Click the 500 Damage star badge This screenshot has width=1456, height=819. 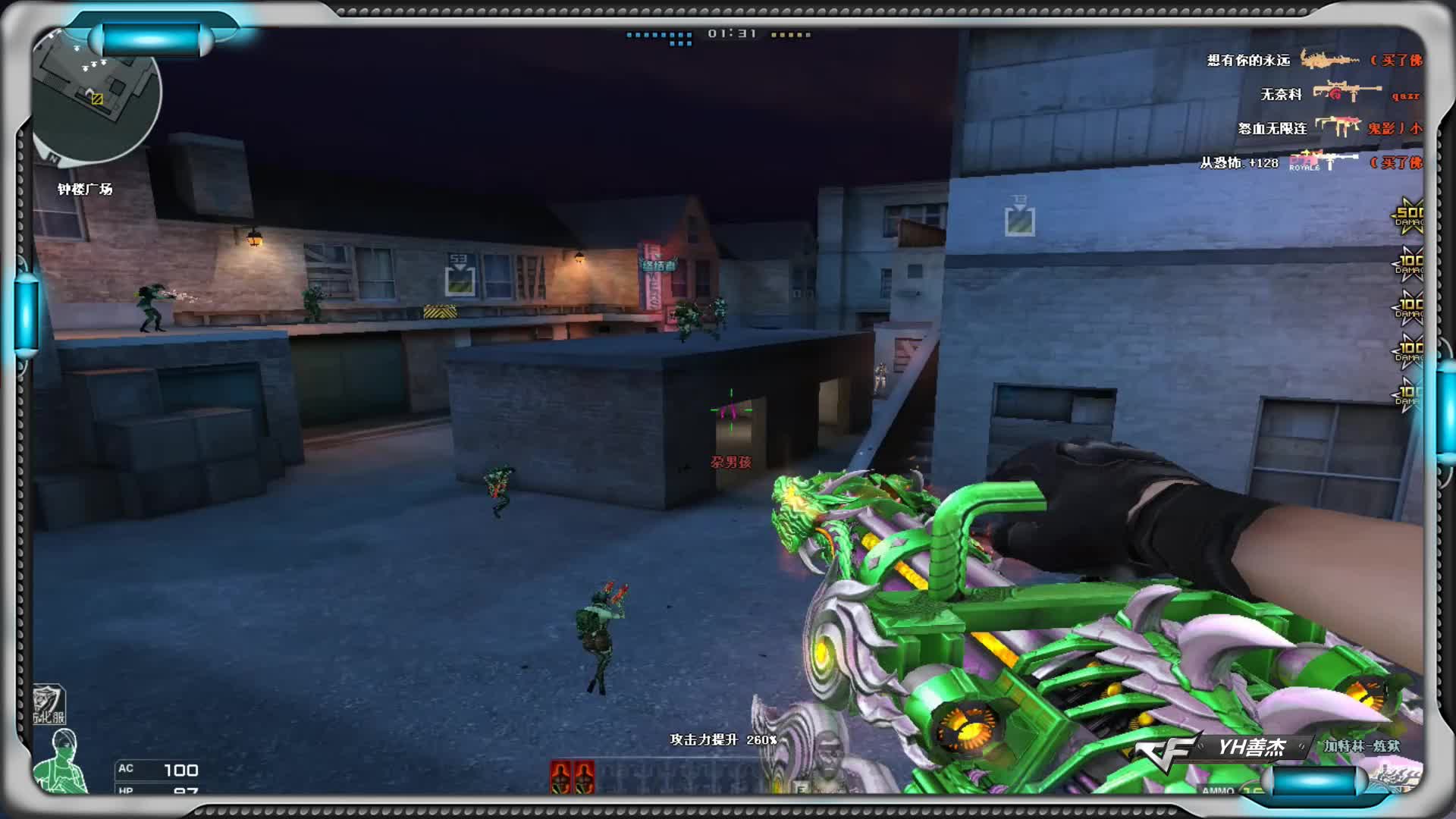pyautogui.click(x=1409, y=216)
